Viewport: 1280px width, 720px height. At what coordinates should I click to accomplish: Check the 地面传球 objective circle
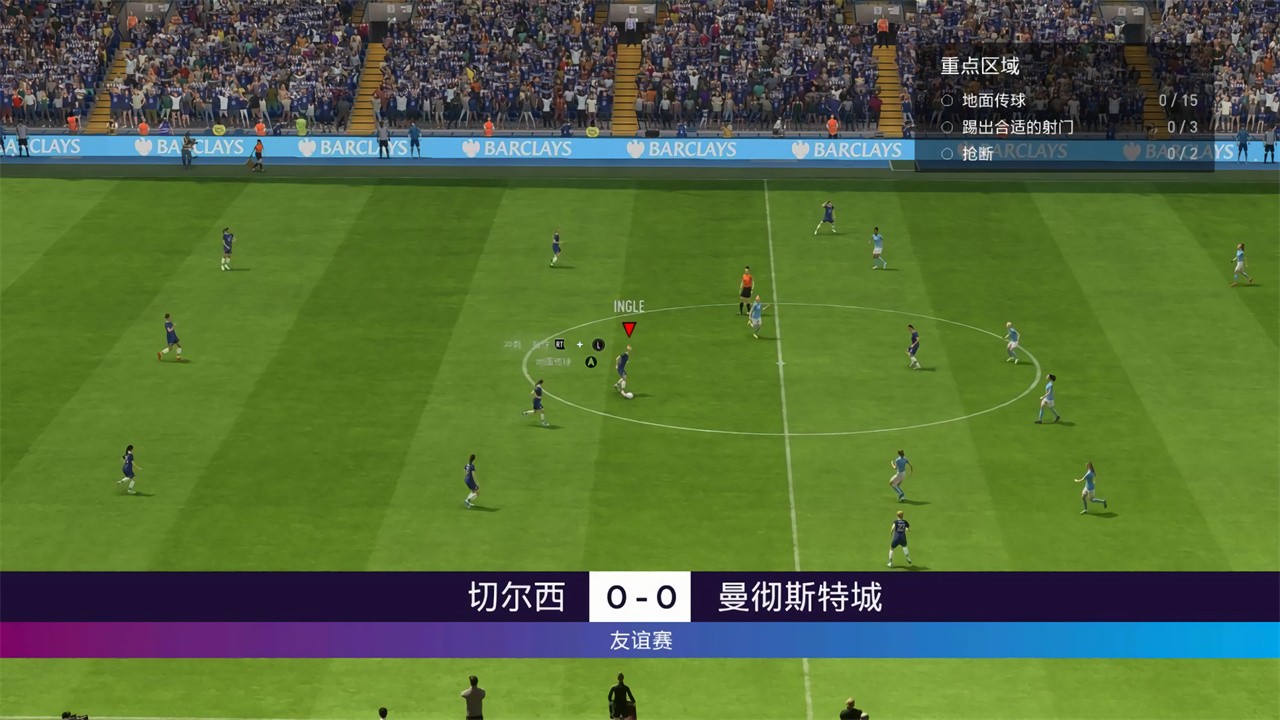pyautogui.click(x=946, y=99)
